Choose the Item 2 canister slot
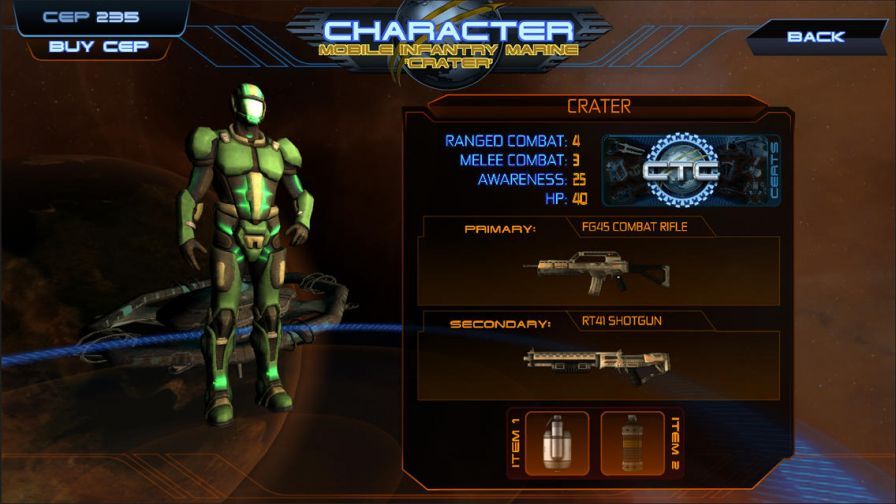The height and width of the screenshot is (504, 896). 632,442
